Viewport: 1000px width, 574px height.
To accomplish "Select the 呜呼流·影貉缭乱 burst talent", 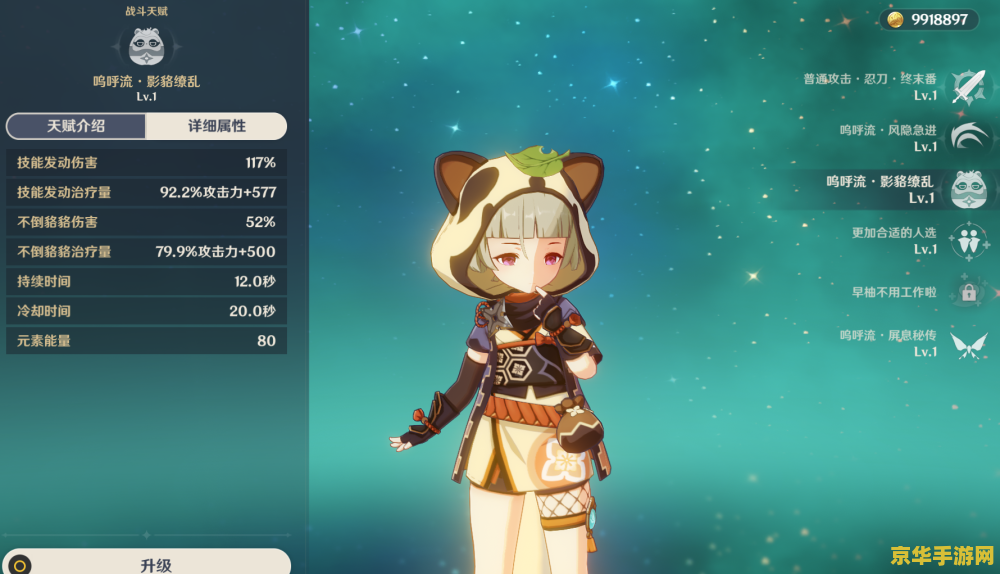I will click(967, 189).
